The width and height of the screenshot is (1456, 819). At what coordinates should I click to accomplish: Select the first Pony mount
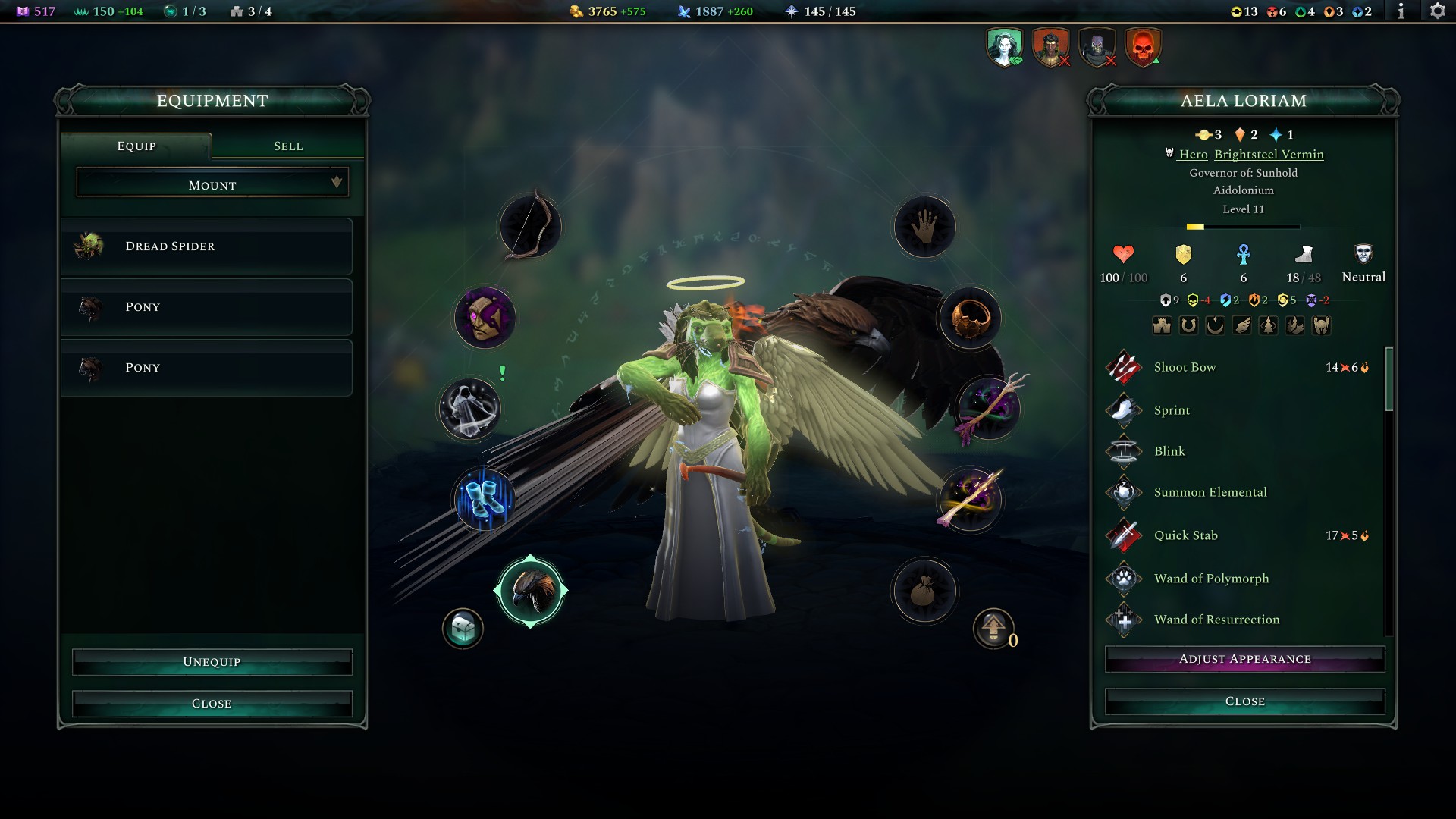coord(206,306)
